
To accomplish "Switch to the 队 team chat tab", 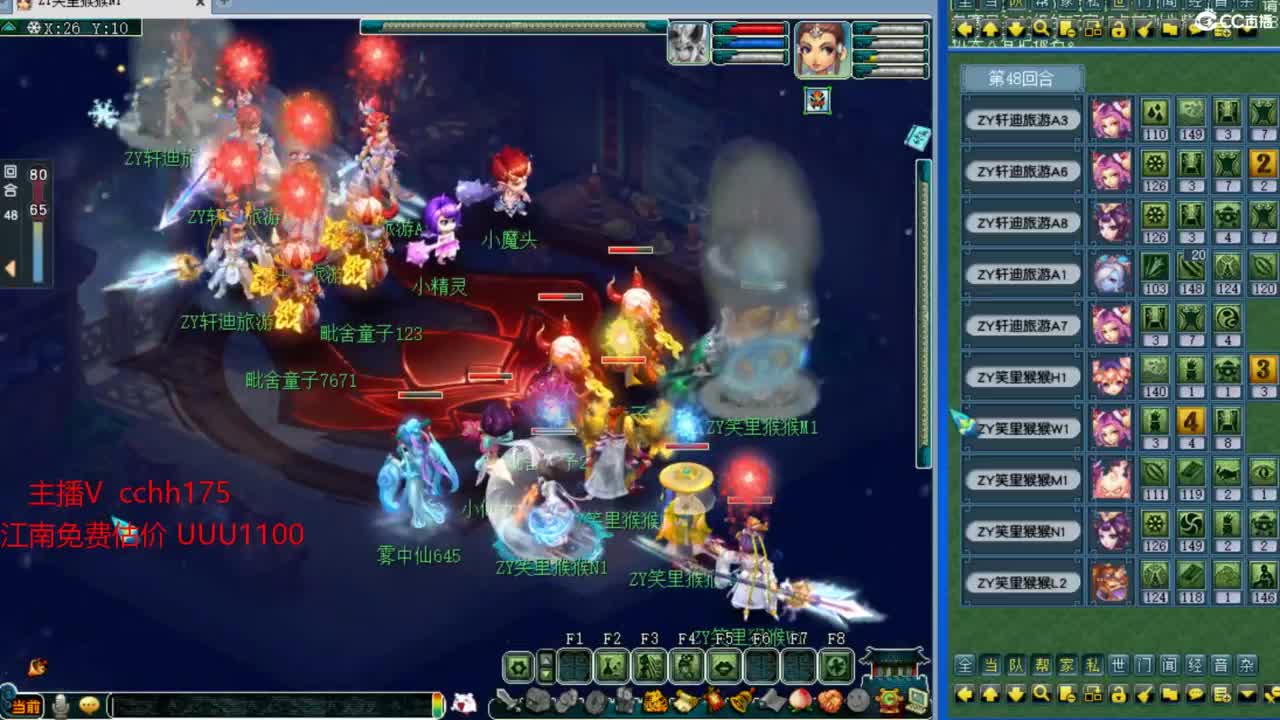I will (1016, 665).
